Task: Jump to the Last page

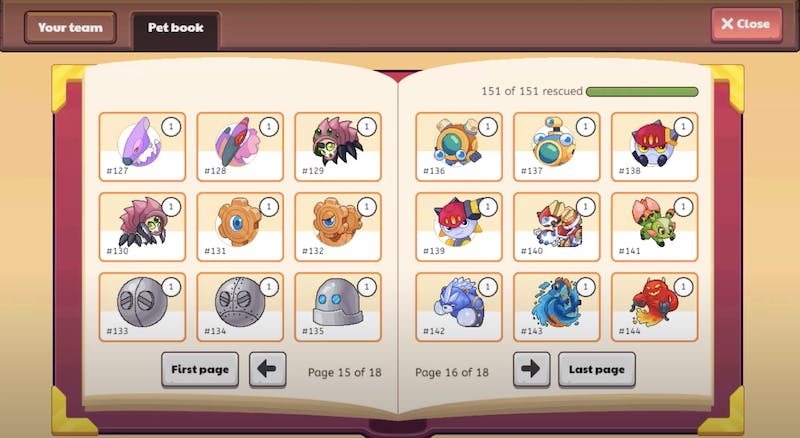Action: [x=596, y=369]
